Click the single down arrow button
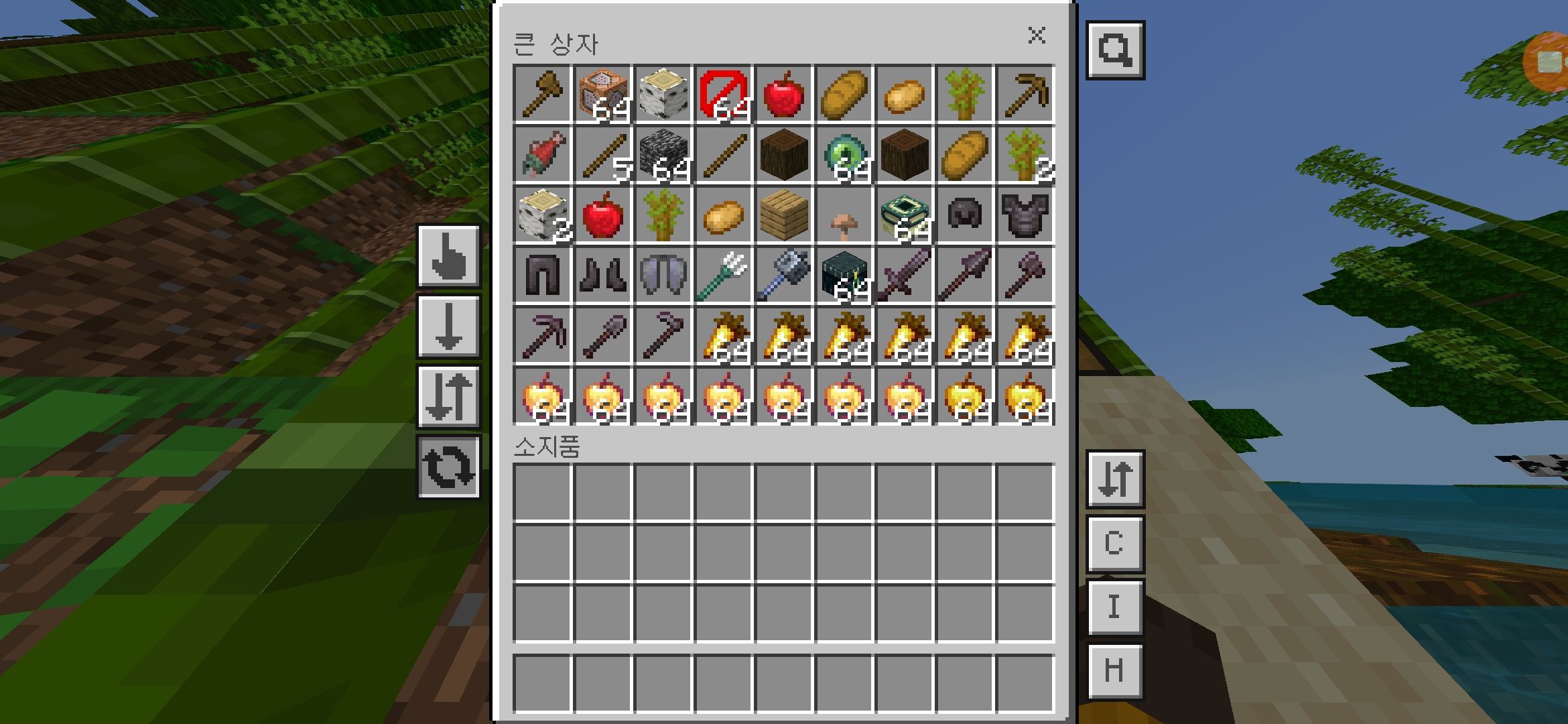 tap(448, 327)
